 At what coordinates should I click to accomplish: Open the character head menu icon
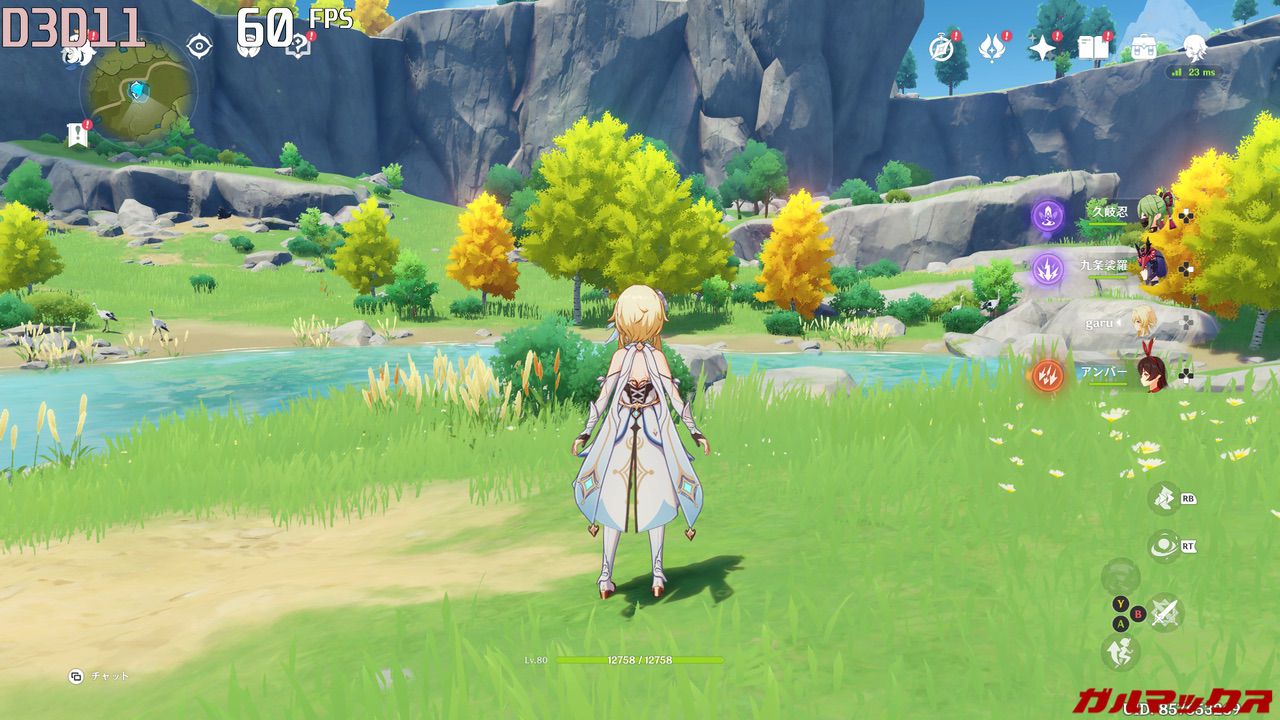(1195, 46)
